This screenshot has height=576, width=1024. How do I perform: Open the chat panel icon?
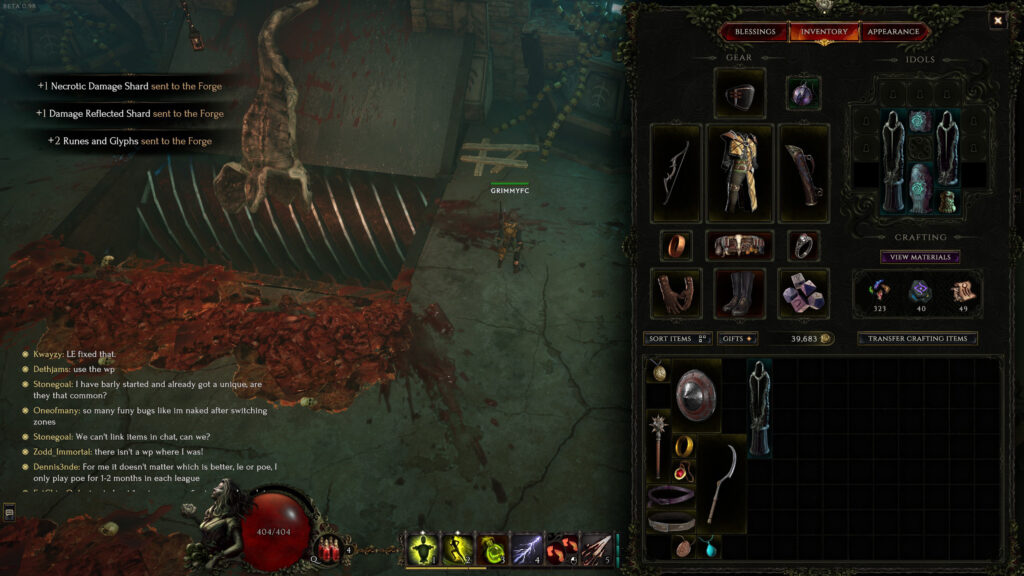(x=9, y=513)
